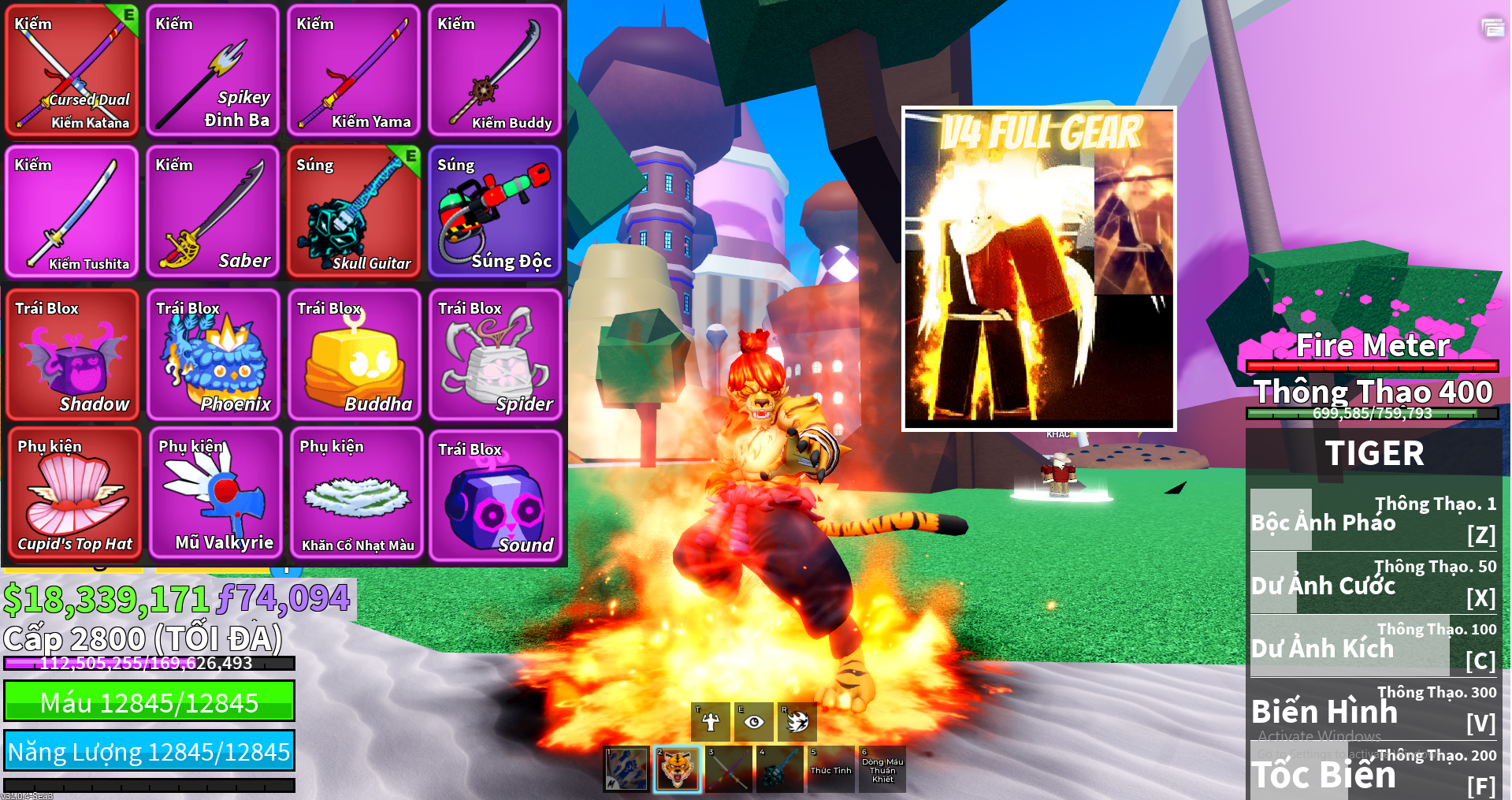The width and height of the screenshot is (1512, 800).
Task: Equip the crossed dual katana hotbar slot
Action: 728,768
